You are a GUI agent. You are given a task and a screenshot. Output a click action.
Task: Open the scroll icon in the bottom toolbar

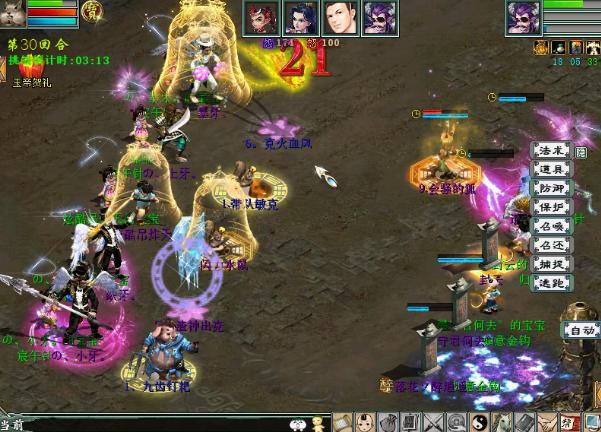pos(343,422)
